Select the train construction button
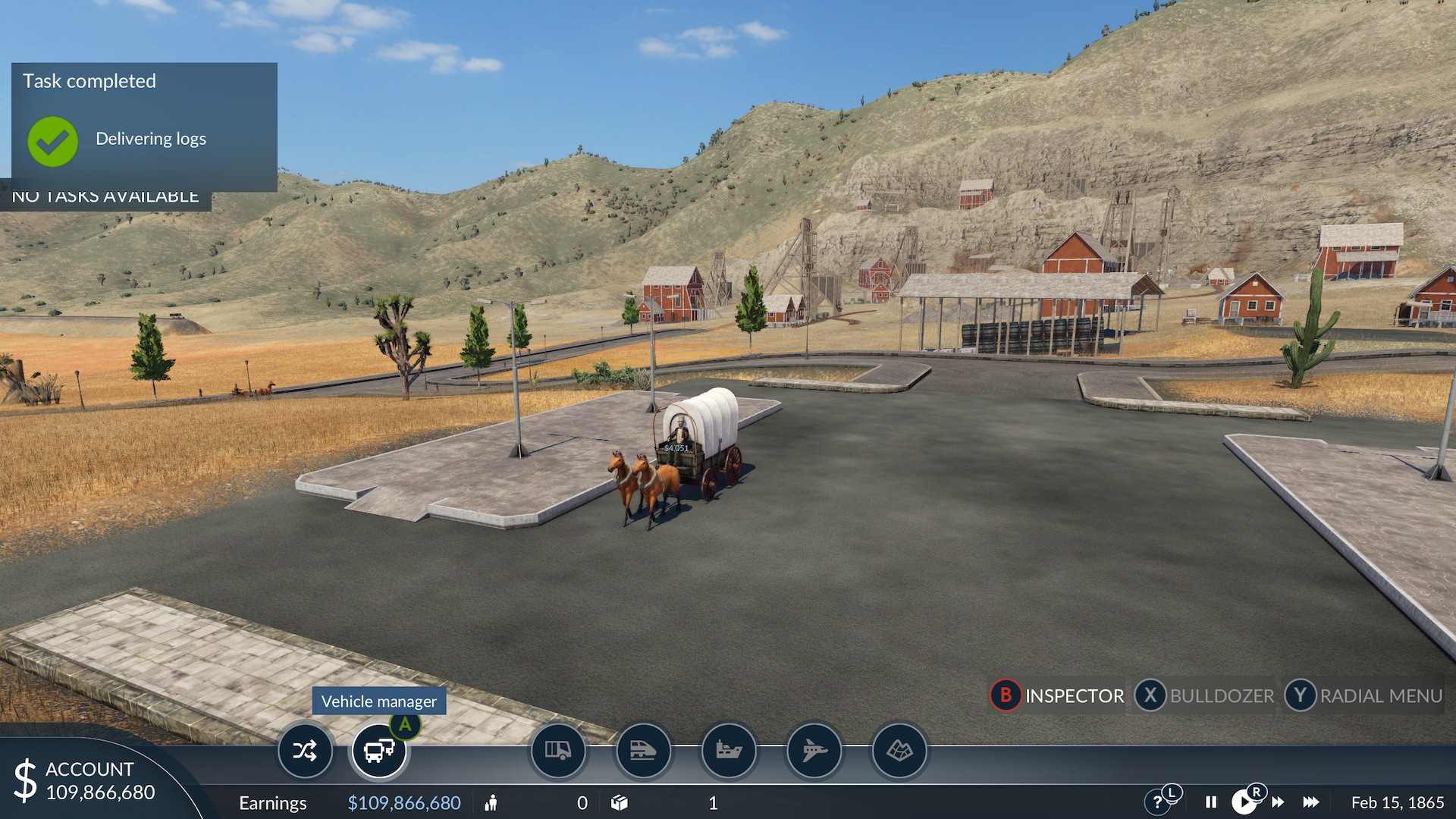The image size is (1456, 819). 643,751
